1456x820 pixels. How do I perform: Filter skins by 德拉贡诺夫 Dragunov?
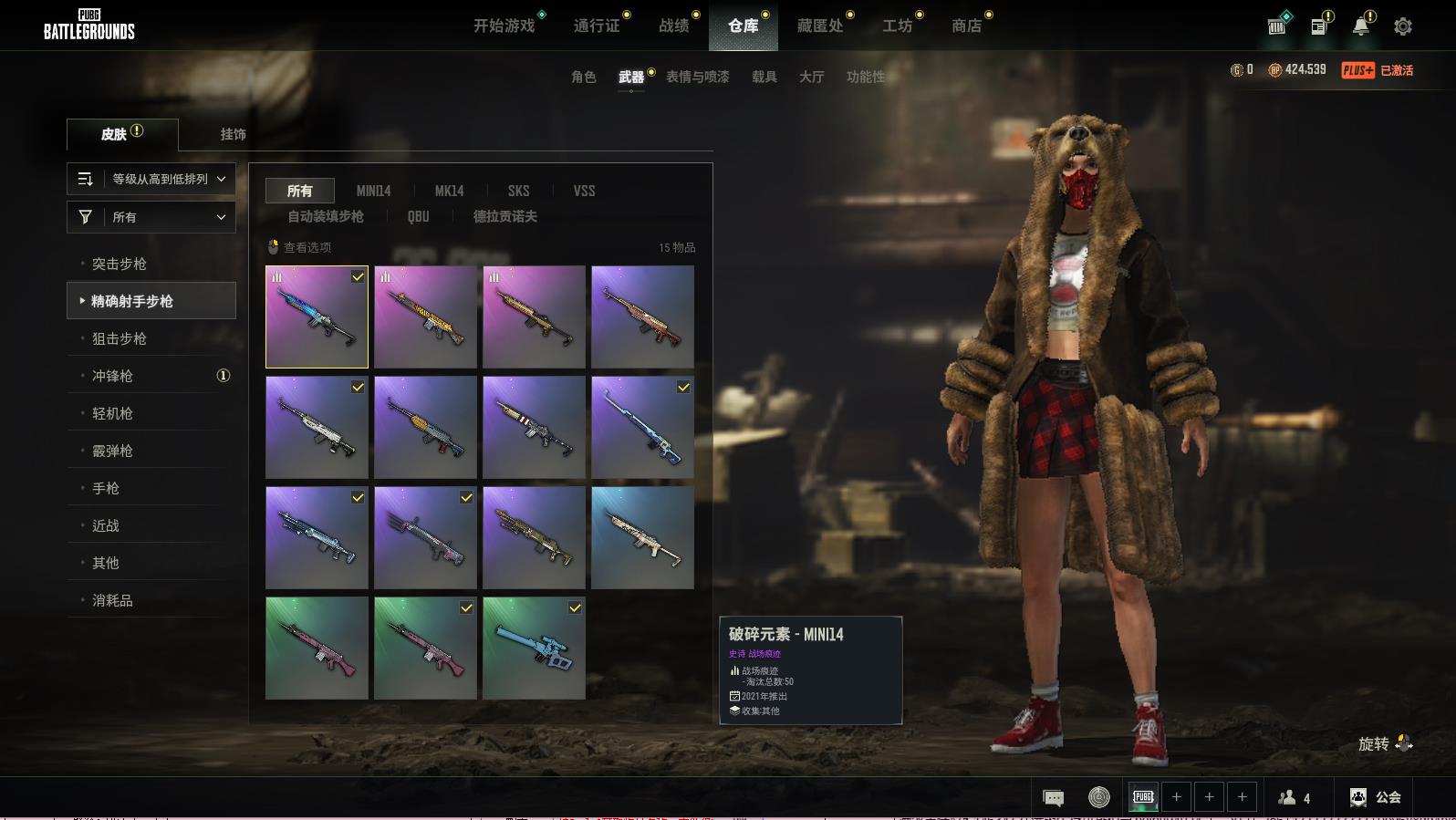point(504,216)
